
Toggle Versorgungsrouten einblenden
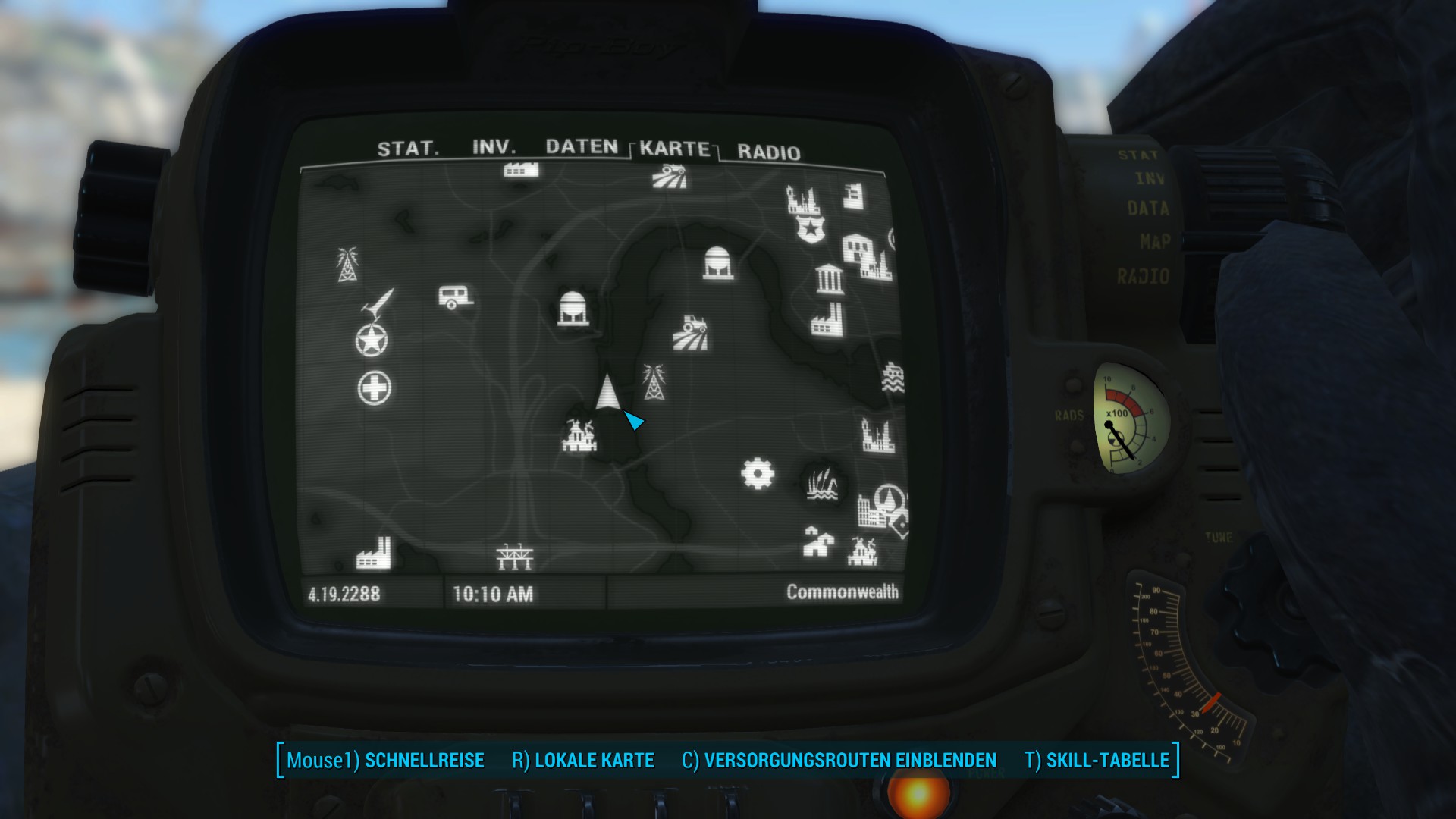point(839,760)
